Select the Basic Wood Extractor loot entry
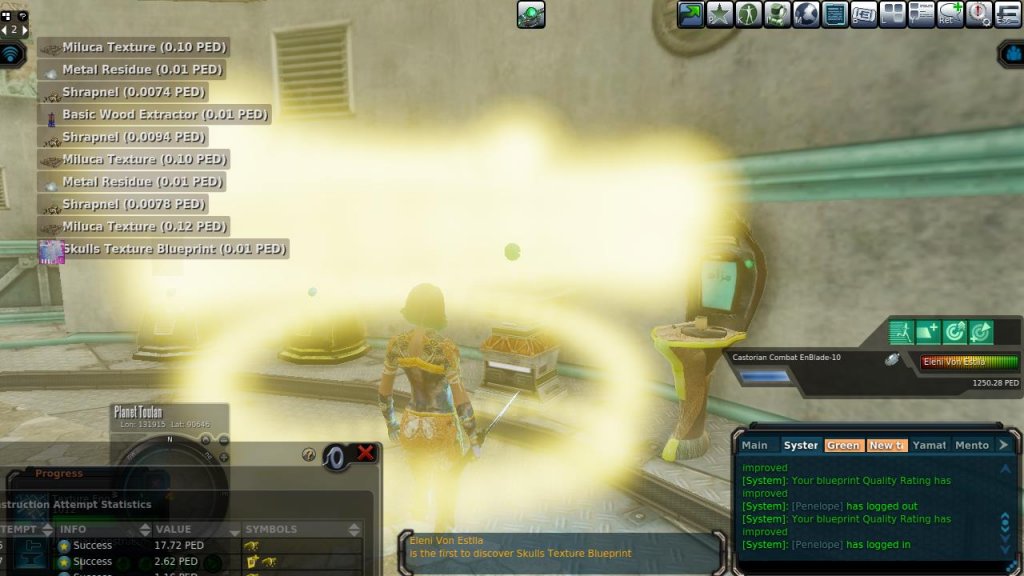Viewport: 1024px width, 576px height. point(154,115)
